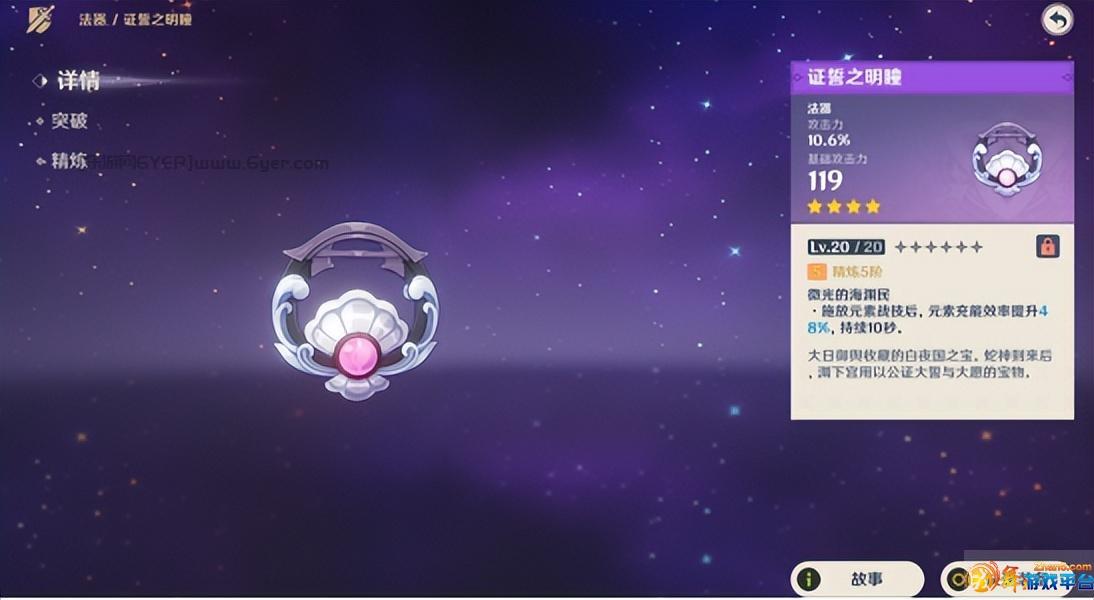Image resolution: width=1094 pixels, height=600 pixels.
Task: Open the 详情 details tab
Action: click(77, 81)
